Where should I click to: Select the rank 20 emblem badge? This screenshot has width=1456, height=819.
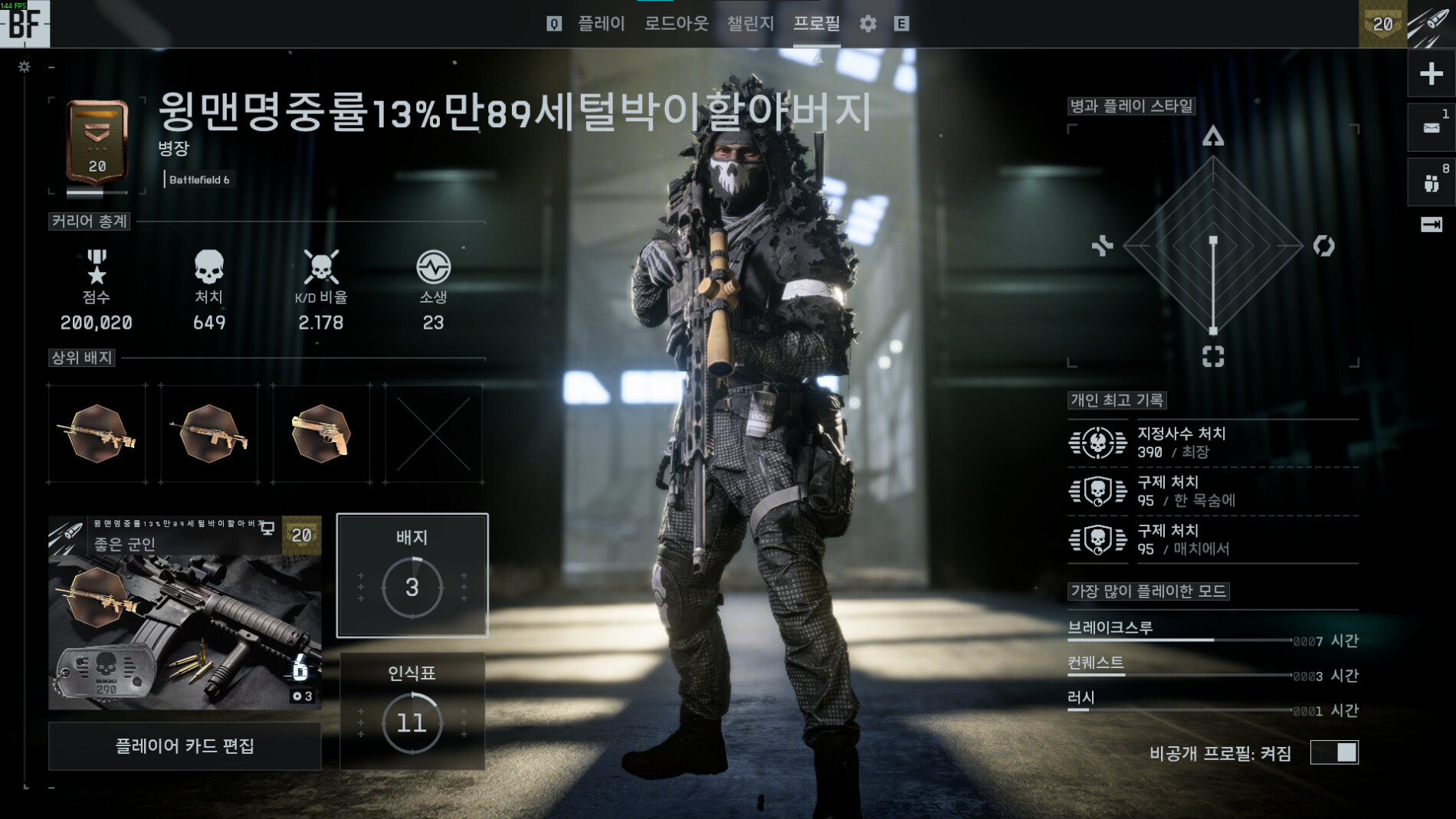[x=97, y=143]
